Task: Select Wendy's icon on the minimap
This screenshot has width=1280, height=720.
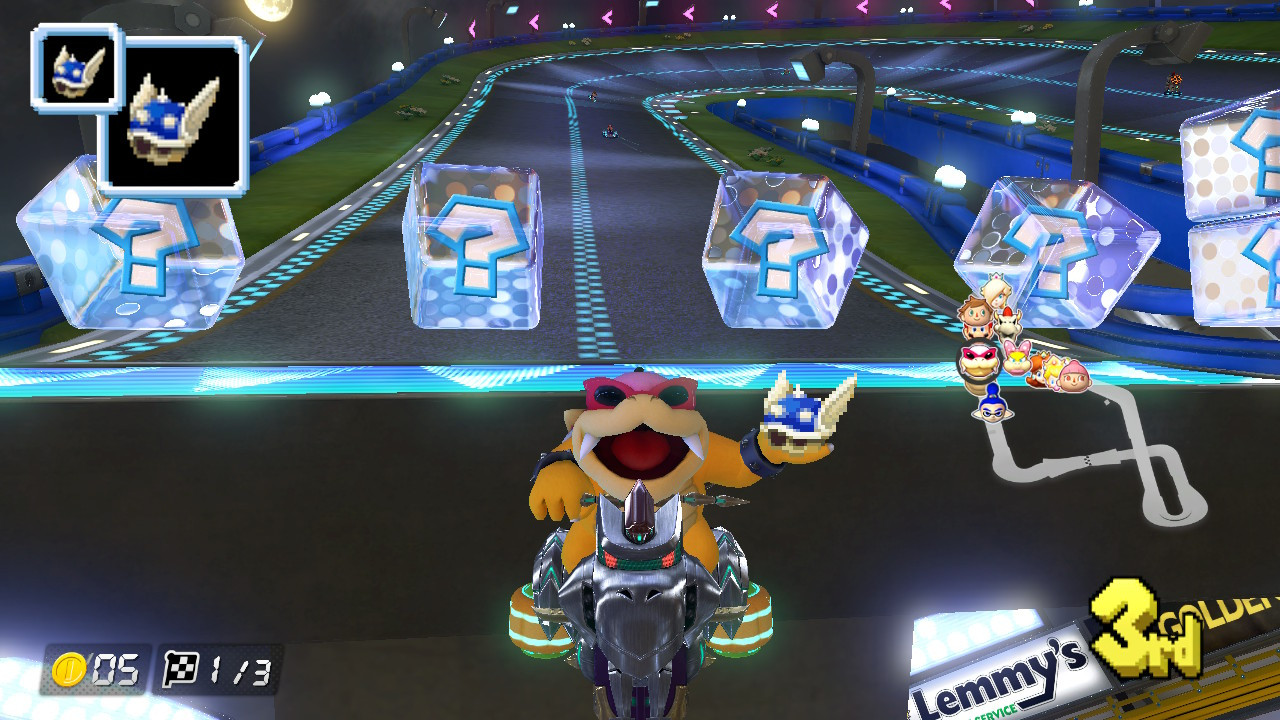Action: pyautogui.click(x=1017, y=358)
